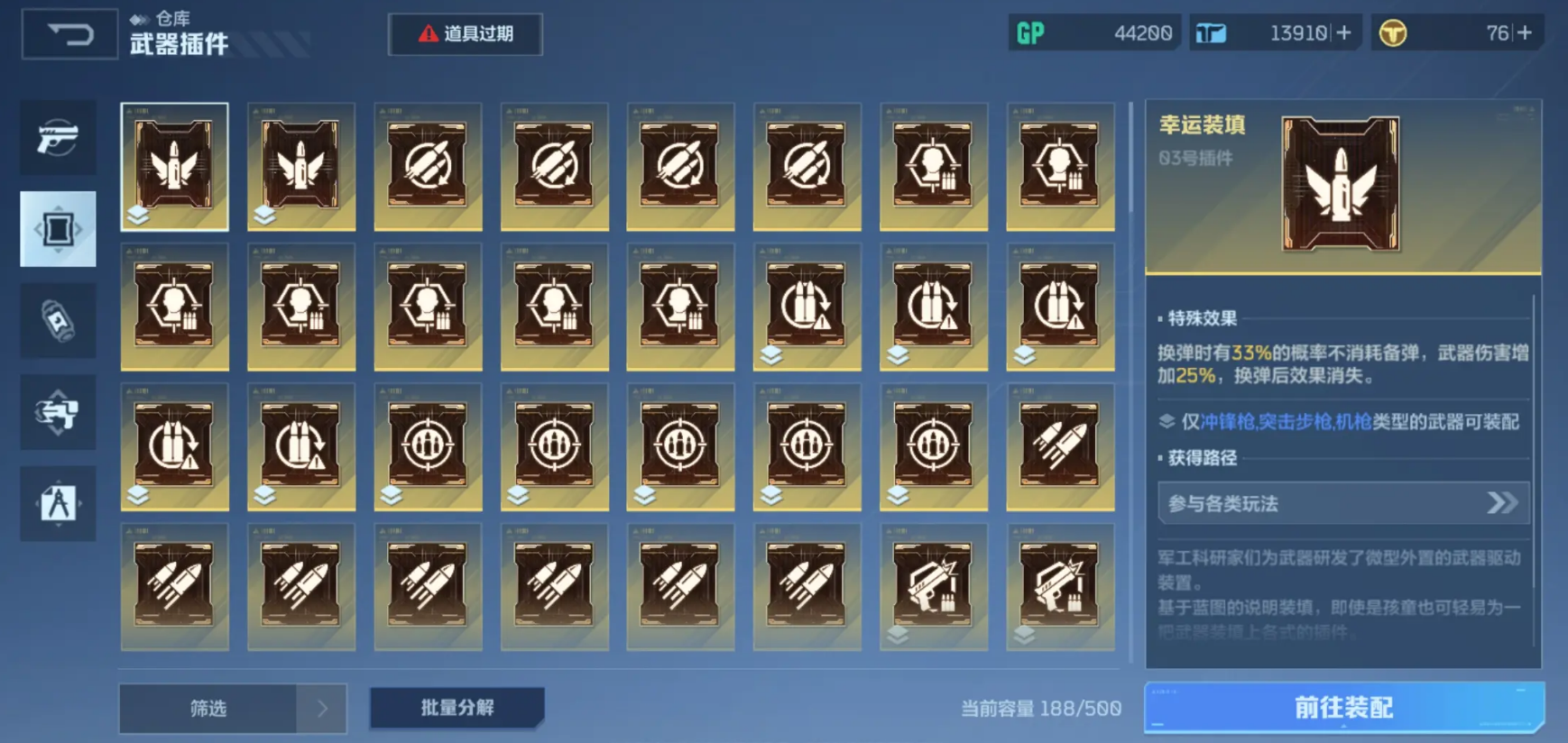The image size is (1568, 743).
Task: Click the 幸运装填 attachment preview image
Action: pos(1343,184)
